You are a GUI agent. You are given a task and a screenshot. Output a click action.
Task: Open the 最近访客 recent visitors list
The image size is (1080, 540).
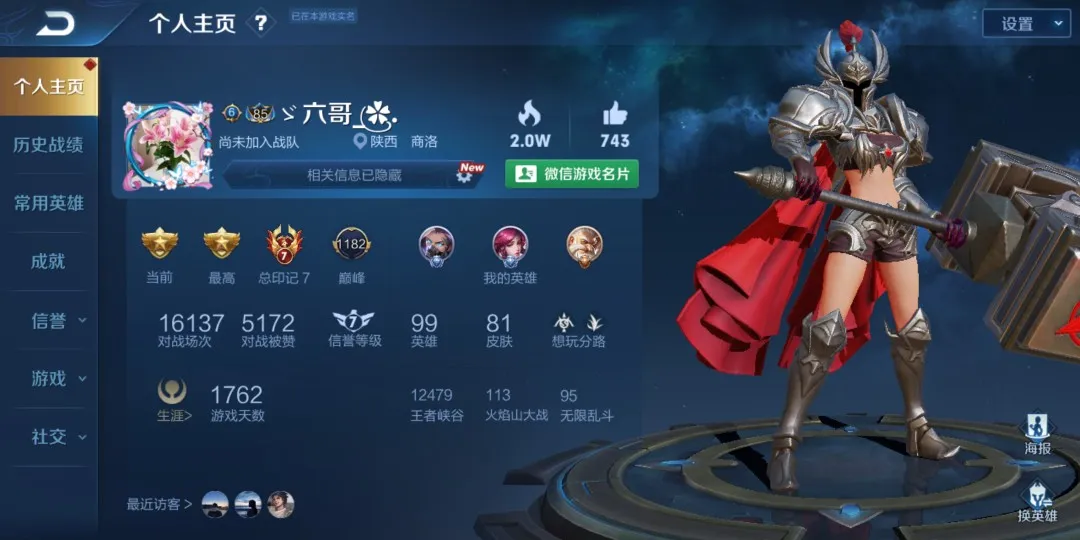pyautogui.click(x=160, y=505)
